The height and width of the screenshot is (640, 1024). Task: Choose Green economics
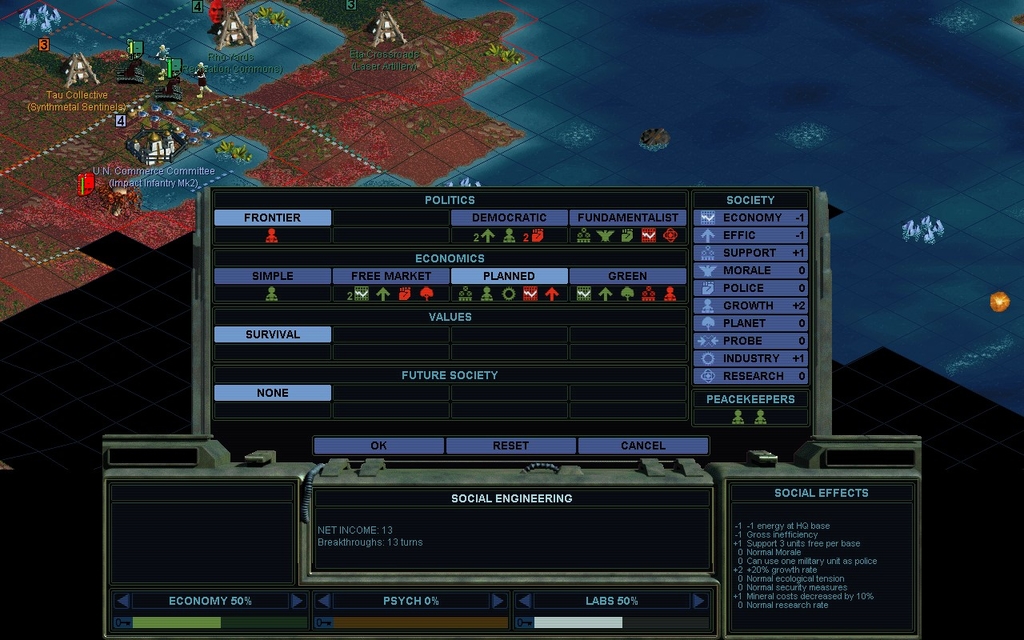[628, 276]
